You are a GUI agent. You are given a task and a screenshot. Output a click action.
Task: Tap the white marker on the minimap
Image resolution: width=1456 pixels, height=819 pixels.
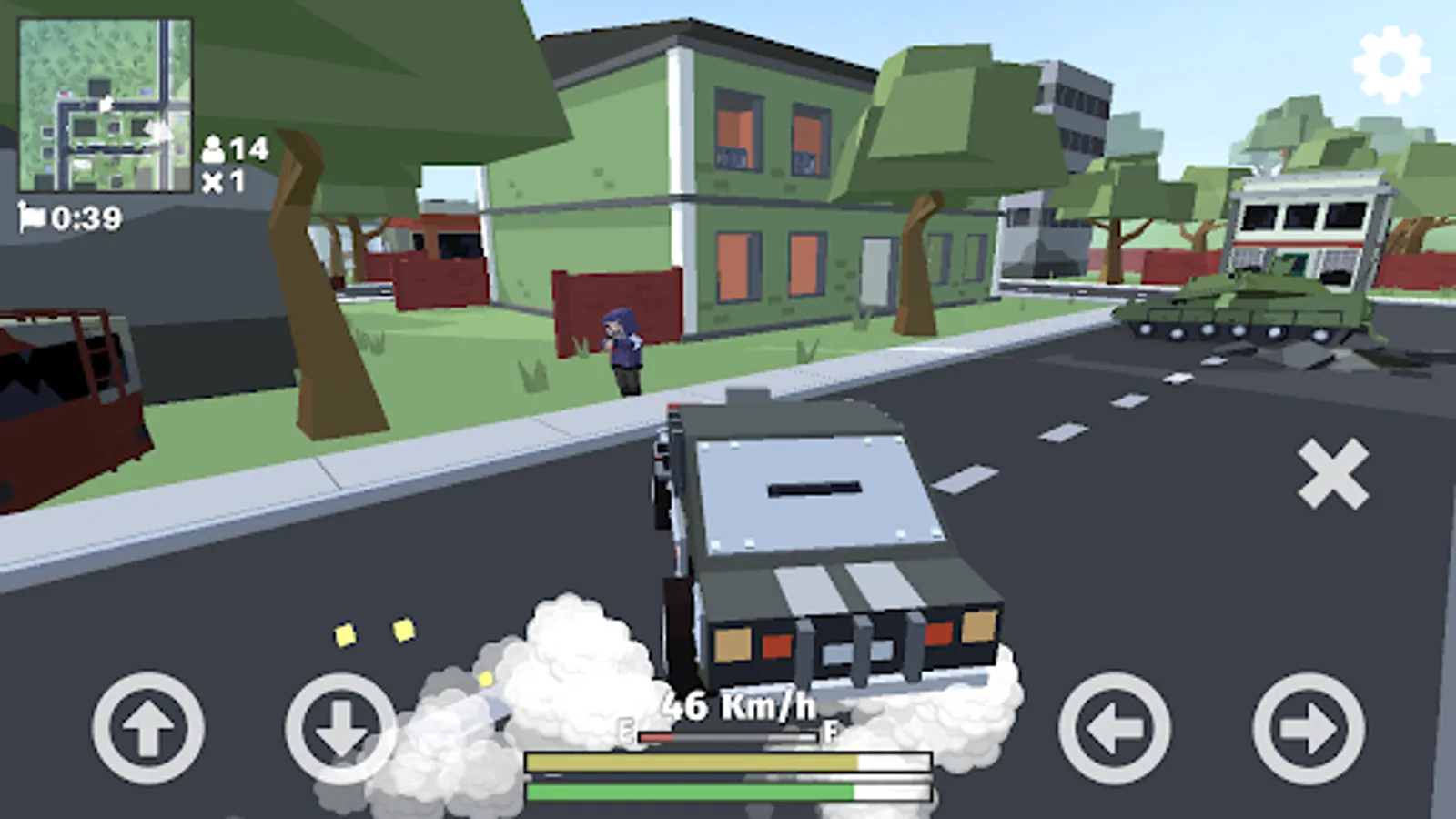(109, 102)
